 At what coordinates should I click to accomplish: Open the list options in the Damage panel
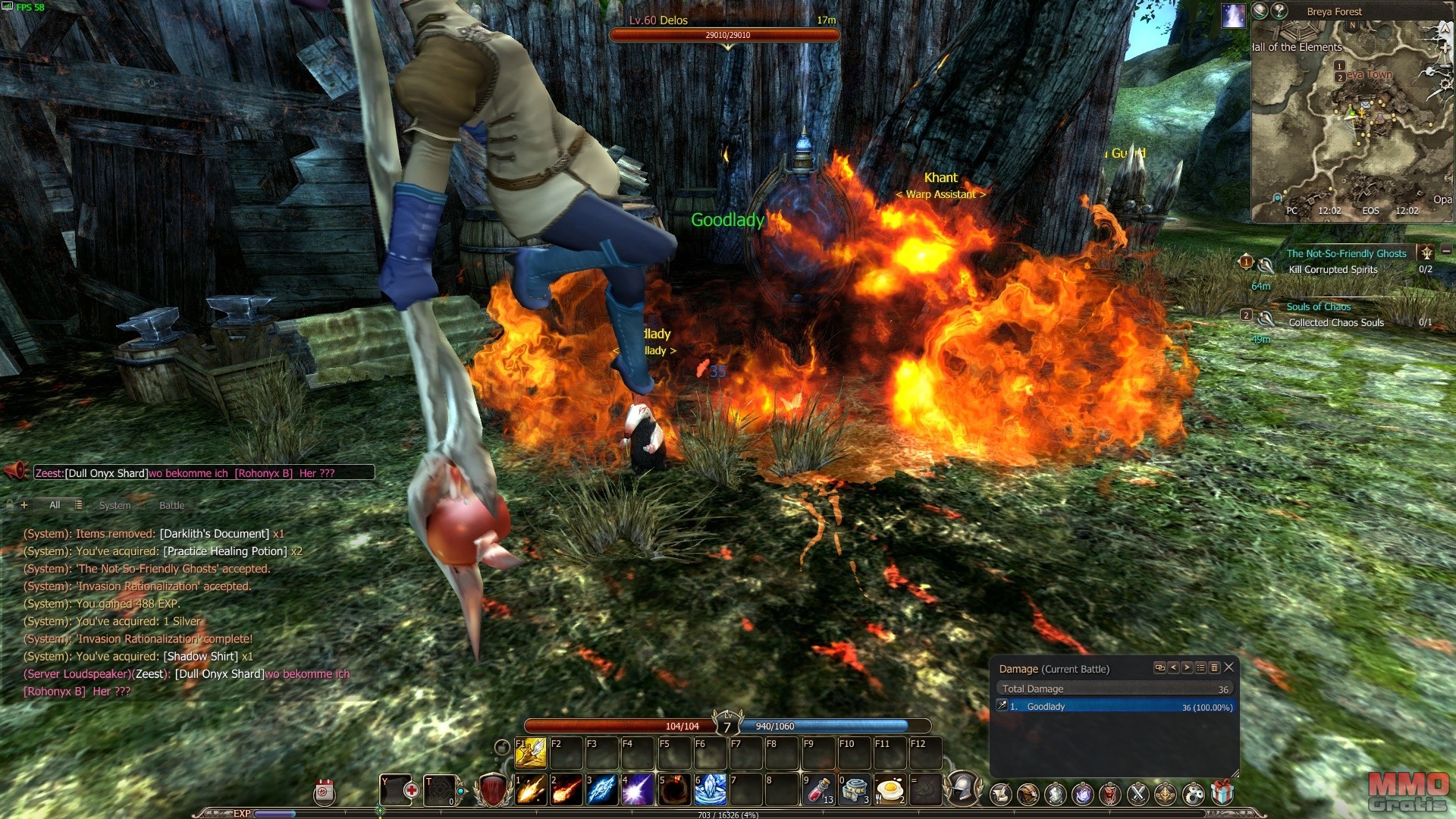[1200, 668]
